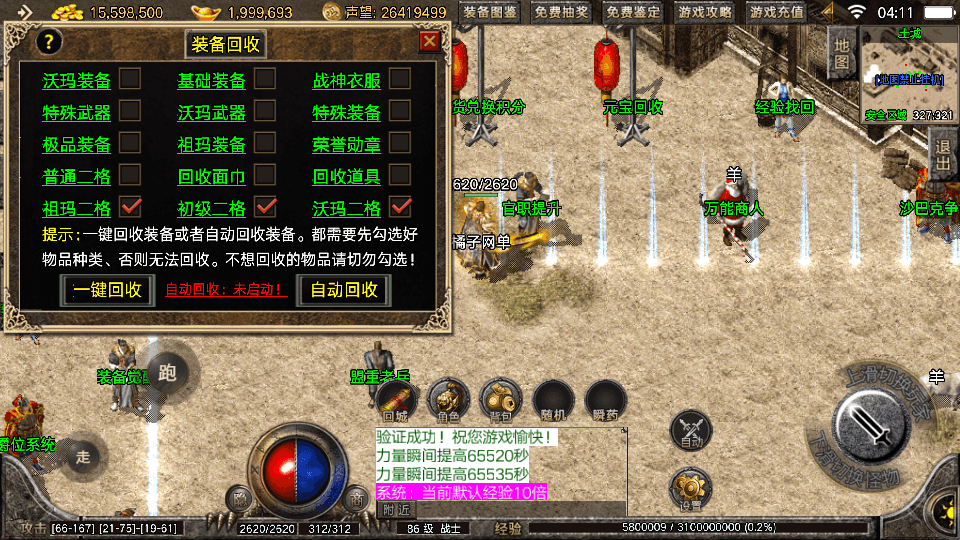The width and height of the screenshot is (960, 540).
Task: Open the 装备图鉴 menu
Action: 490,13
